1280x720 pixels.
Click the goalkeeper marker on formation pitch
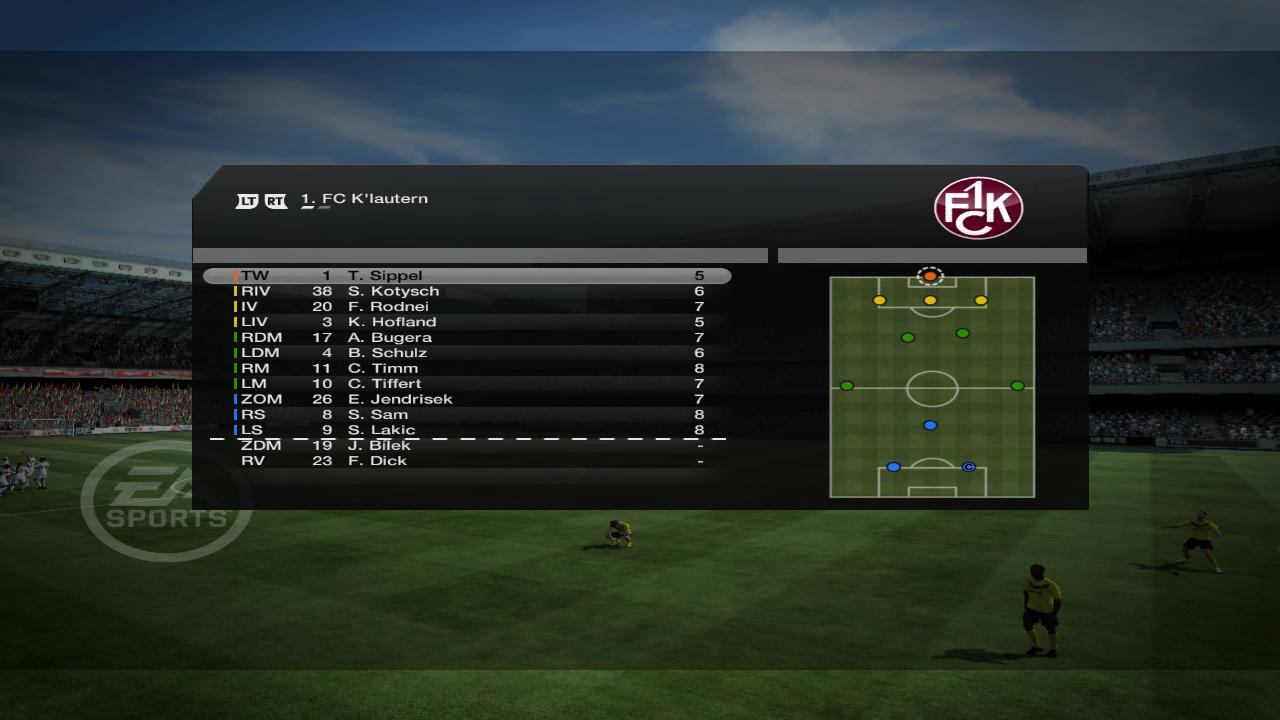pyautogui.click(x=930, y=276)
